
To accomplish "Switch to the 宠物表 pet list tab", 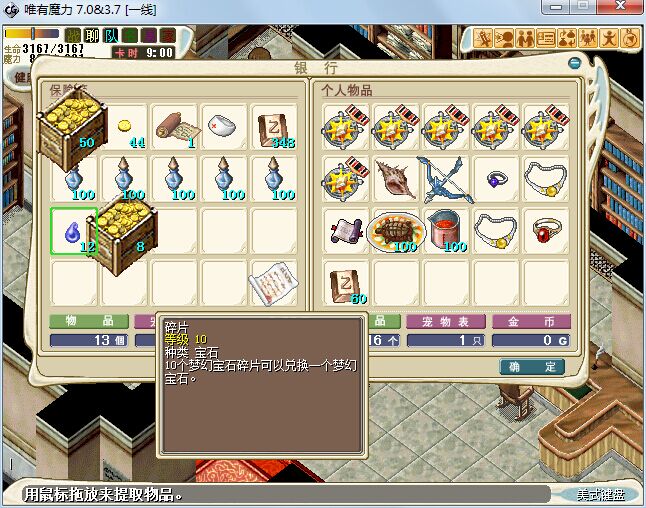I will coord(446,322).
